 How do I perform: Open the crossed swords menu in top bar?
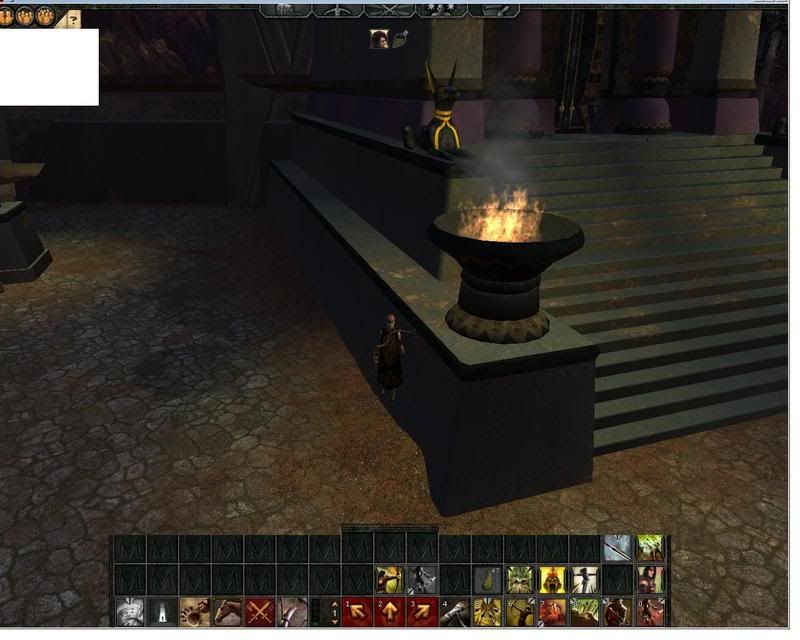point(388,9)
